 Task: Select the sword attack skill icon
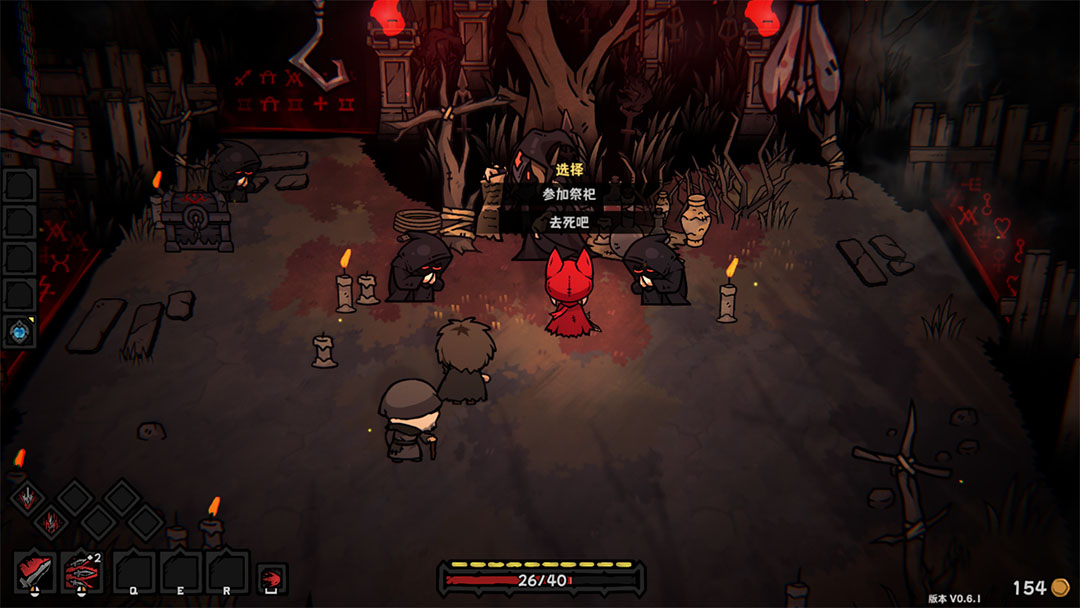click(x=35, y=573)
